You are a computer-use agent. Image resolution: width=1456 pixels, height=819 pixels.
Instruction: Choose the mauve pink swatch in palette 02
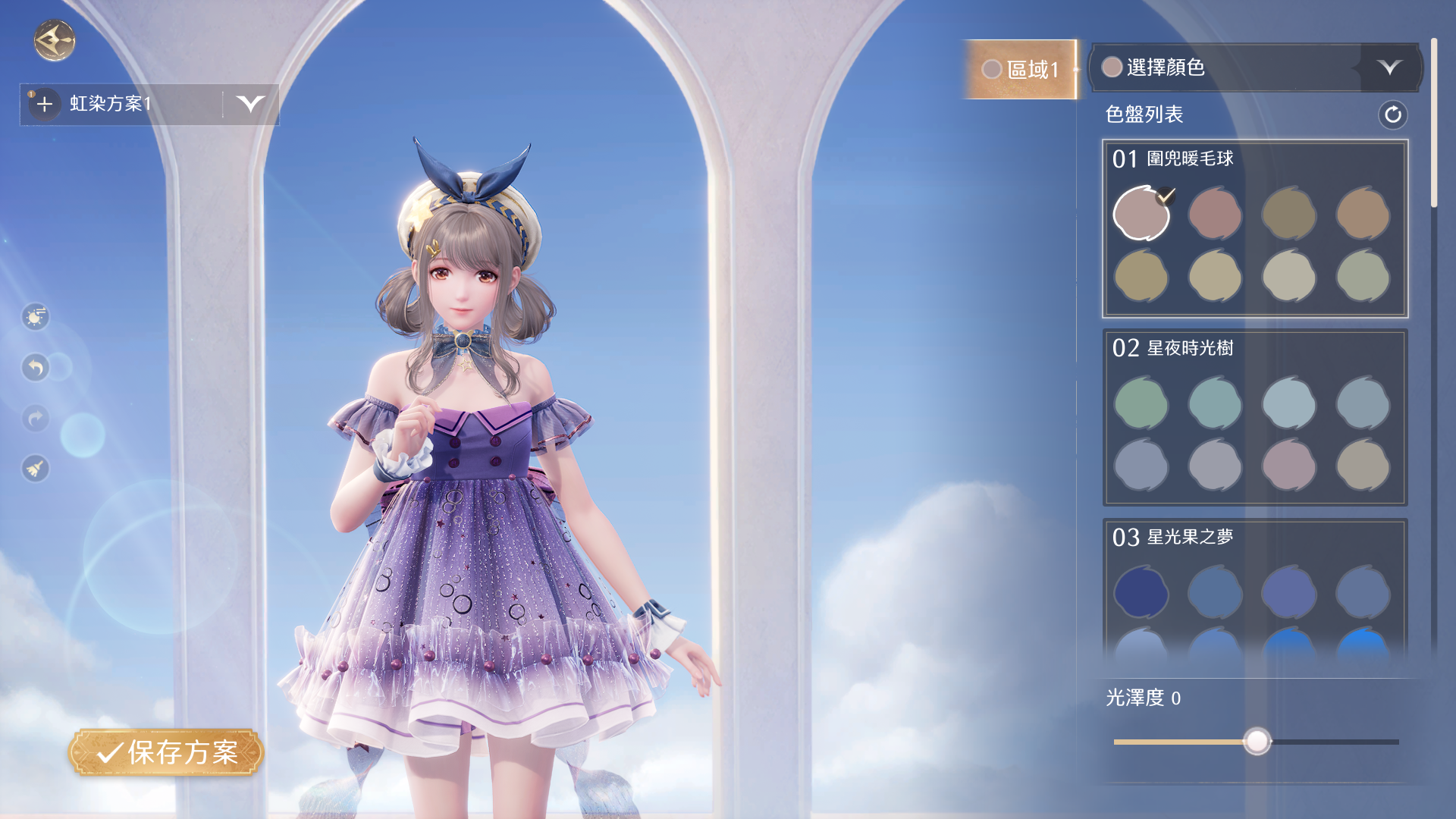(x=1288, y=465)
